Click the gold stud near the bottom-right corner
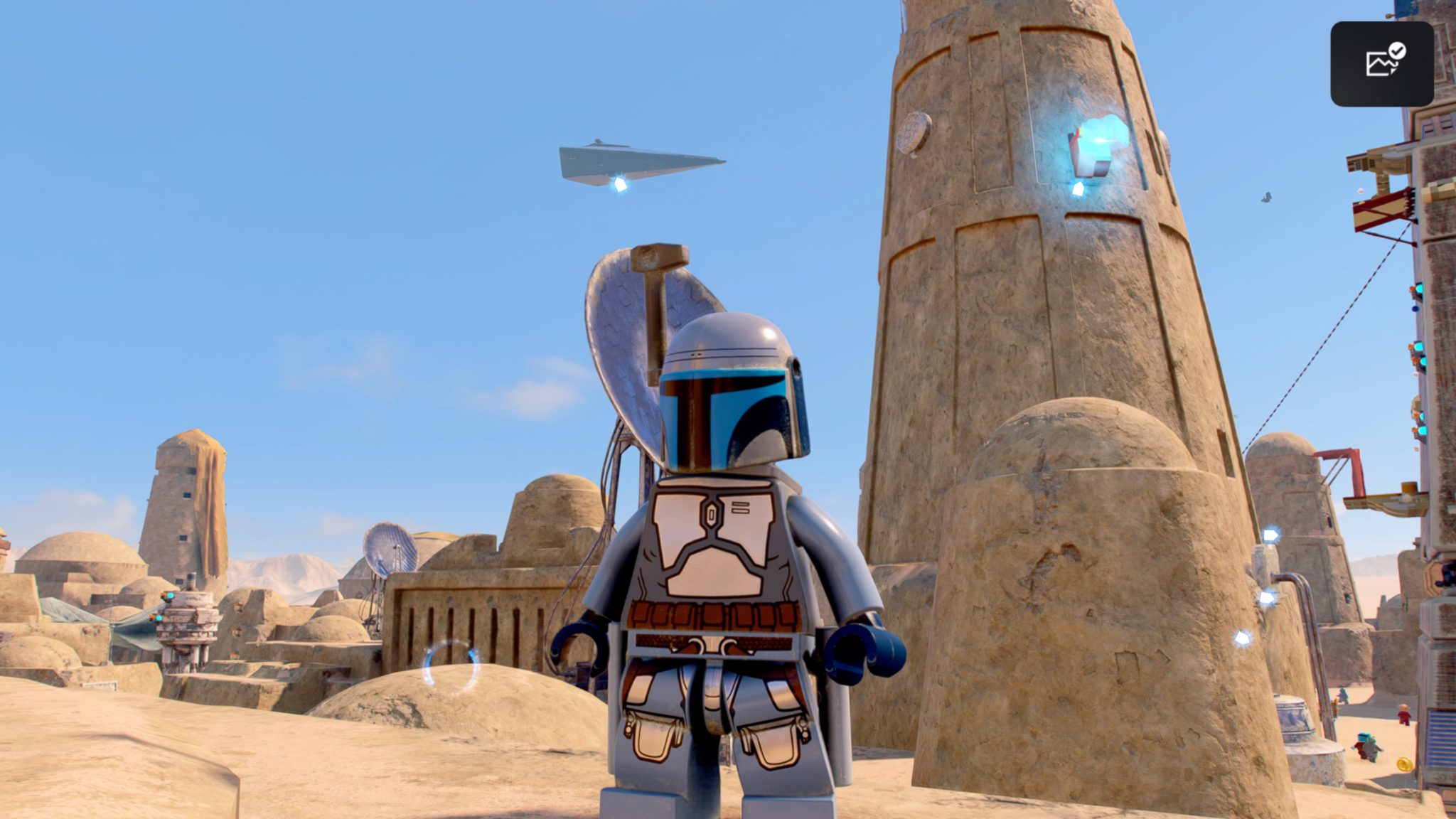Viewport: 1456px width, 819px height. (1404, 764)
